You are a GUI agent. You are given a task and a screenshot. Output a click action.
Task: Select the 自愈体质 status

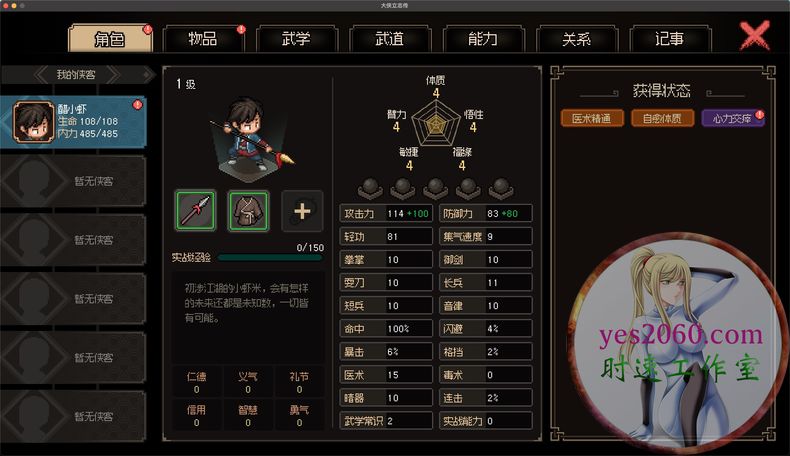coord(662,118)
